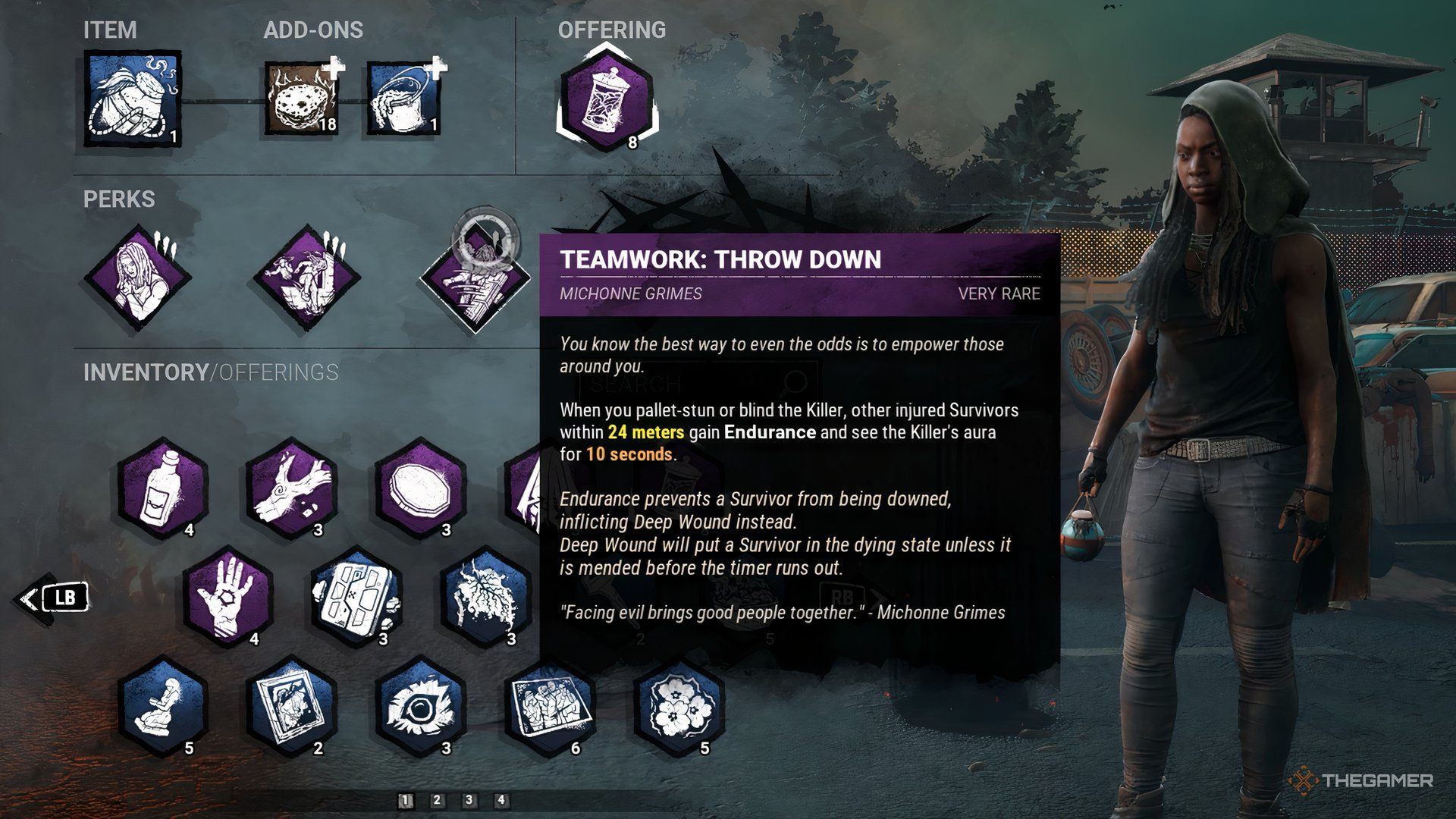Screen dimensions: 1456x819
Task: Select the first survivor perk diamond
Action: (x=140, y=277)
